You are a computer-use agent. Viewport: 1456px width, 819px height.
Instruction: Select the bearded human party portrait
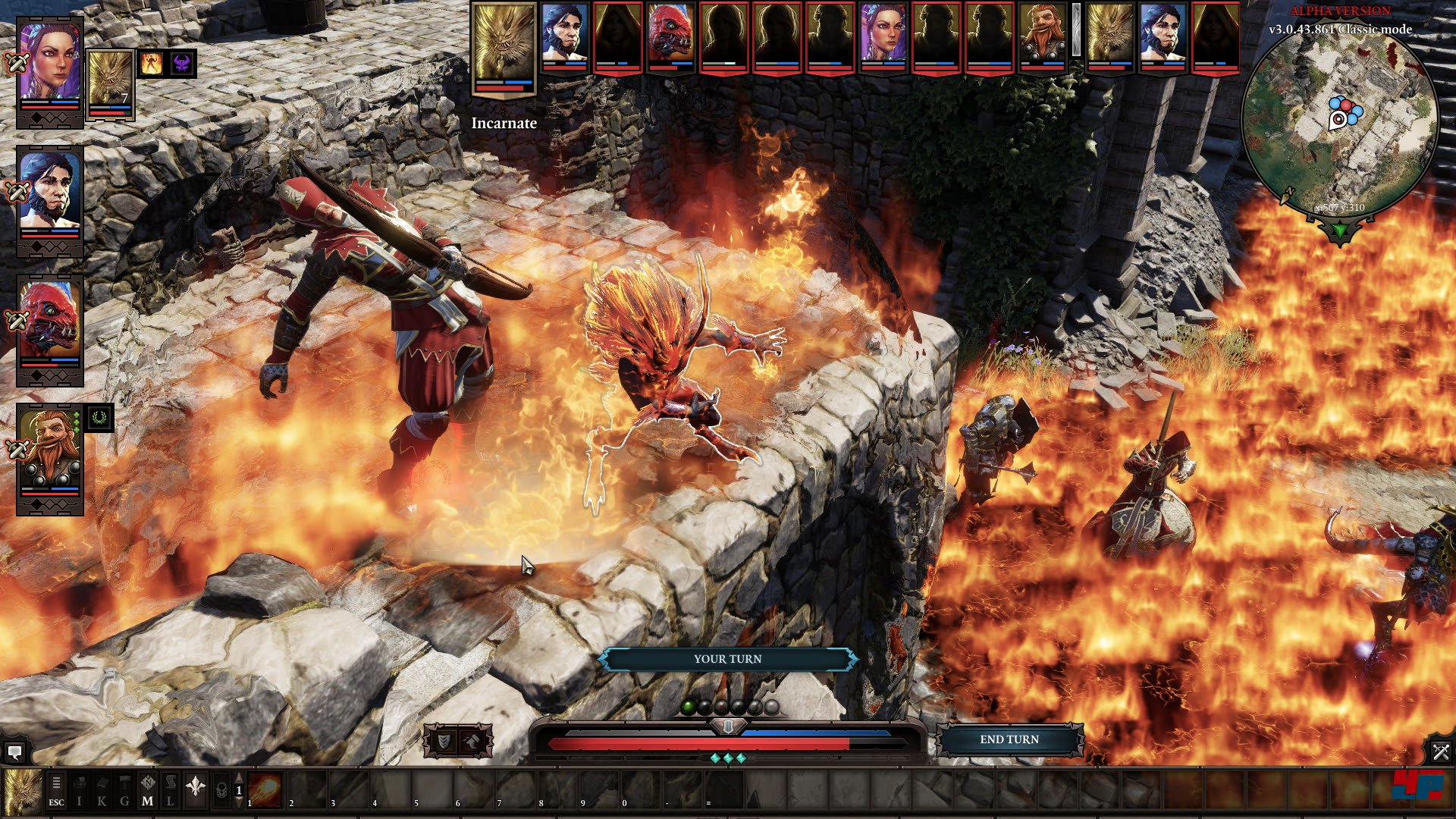pos(49,193)
